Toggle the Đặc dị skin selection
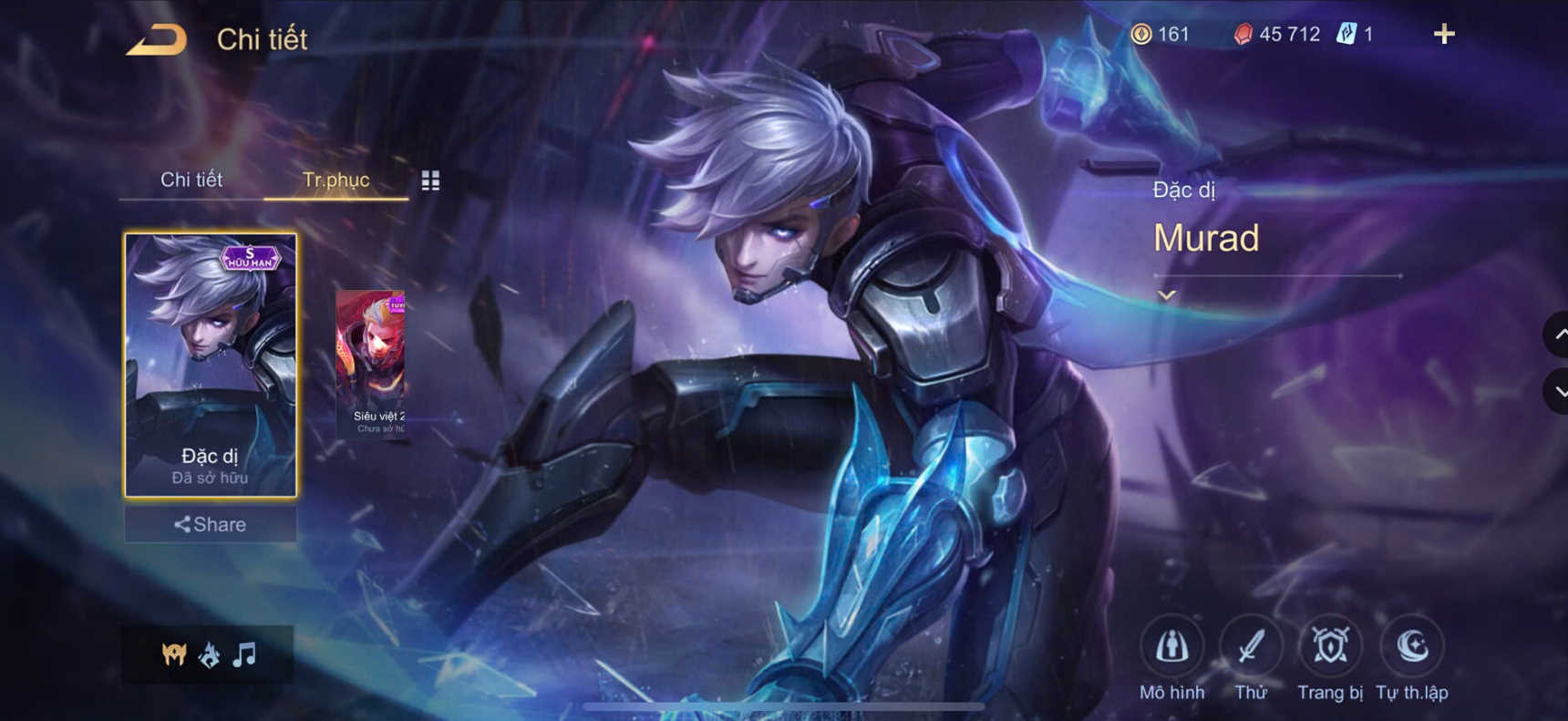Image resolution: width=1568 pixels, height=721 pixels. point(211,365)
